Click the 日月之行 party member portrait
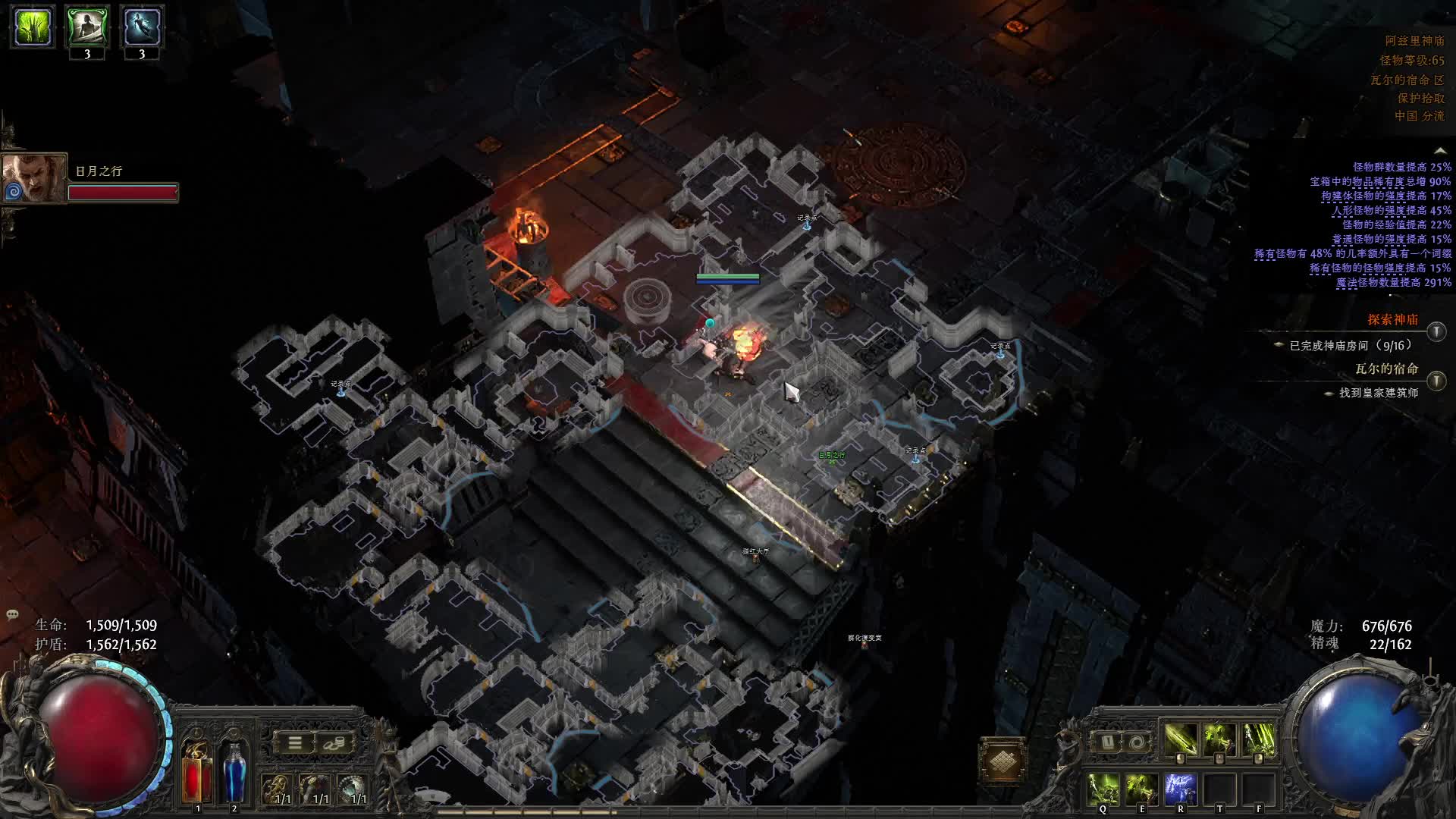This screenshot has height=819, width=1456. click(x=32, y=179)
